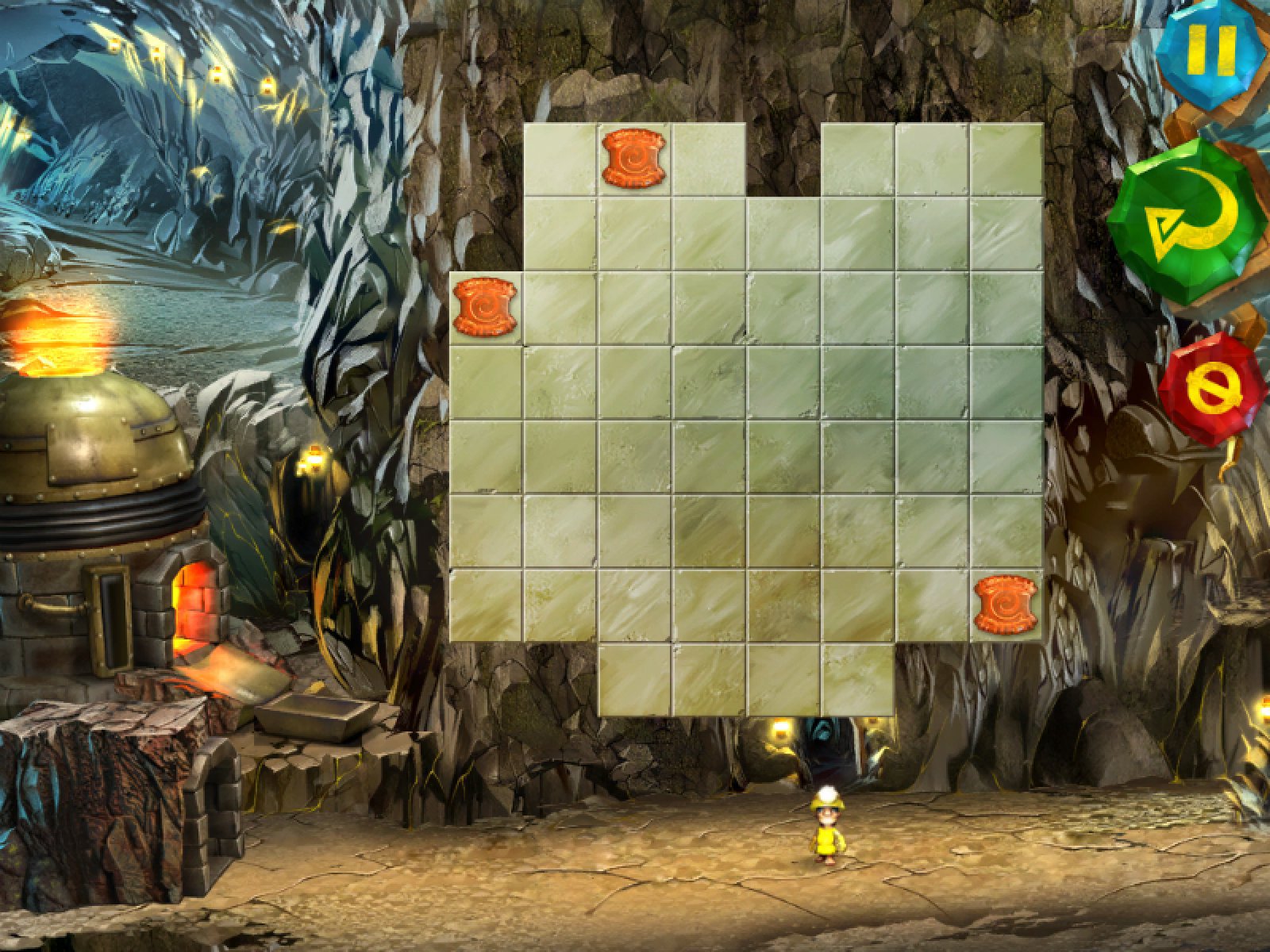This screenshot has height=952, width=1270.
Task: Select the orange spiral tile in the top row
Action: coord(633,159)
